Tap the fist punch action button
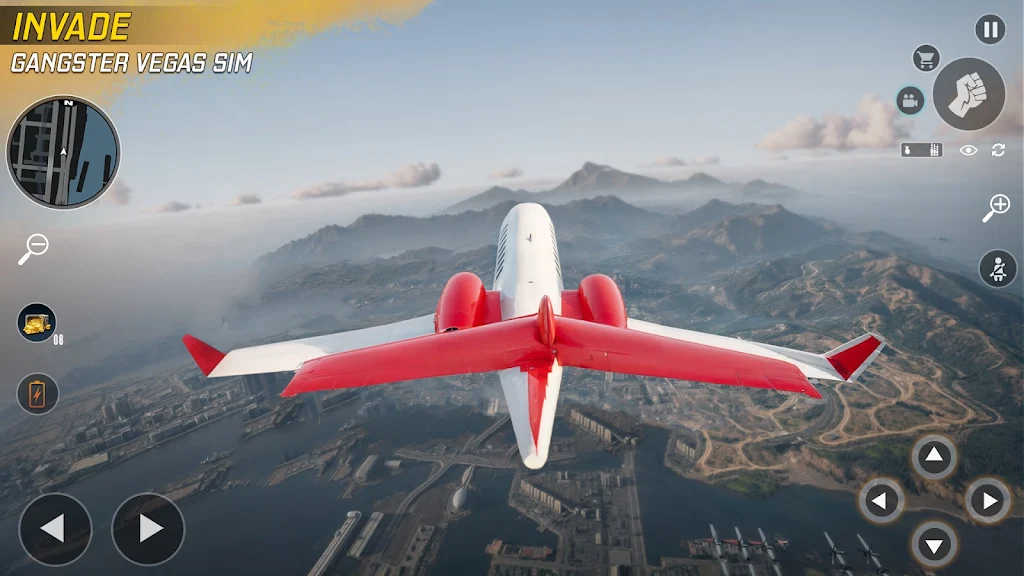The height and width of the screenshot is (576, 1024). [x=968, y=94]
